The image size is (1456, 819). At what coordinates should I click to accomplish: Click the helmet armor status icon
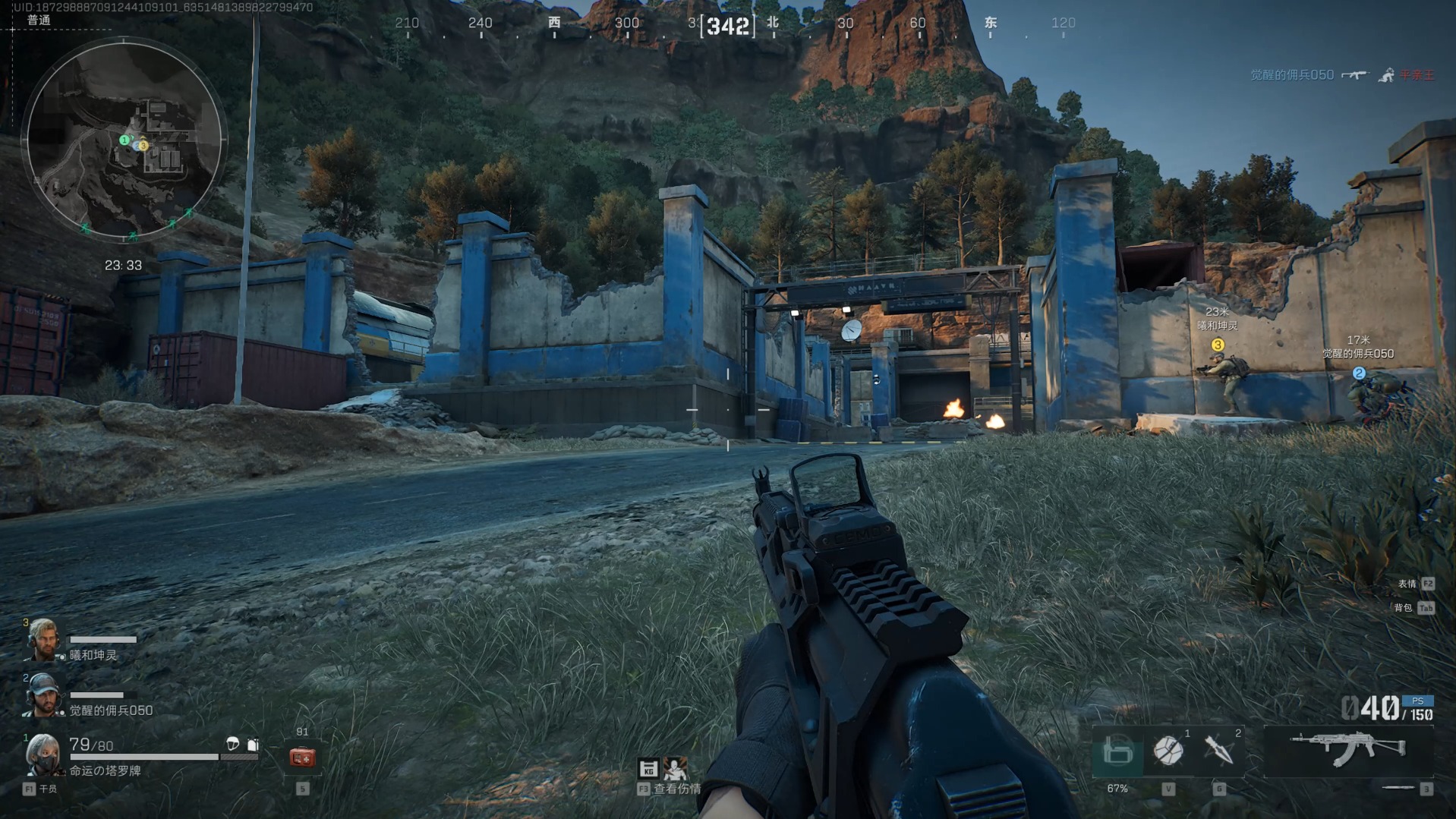[x=233, y=744]
